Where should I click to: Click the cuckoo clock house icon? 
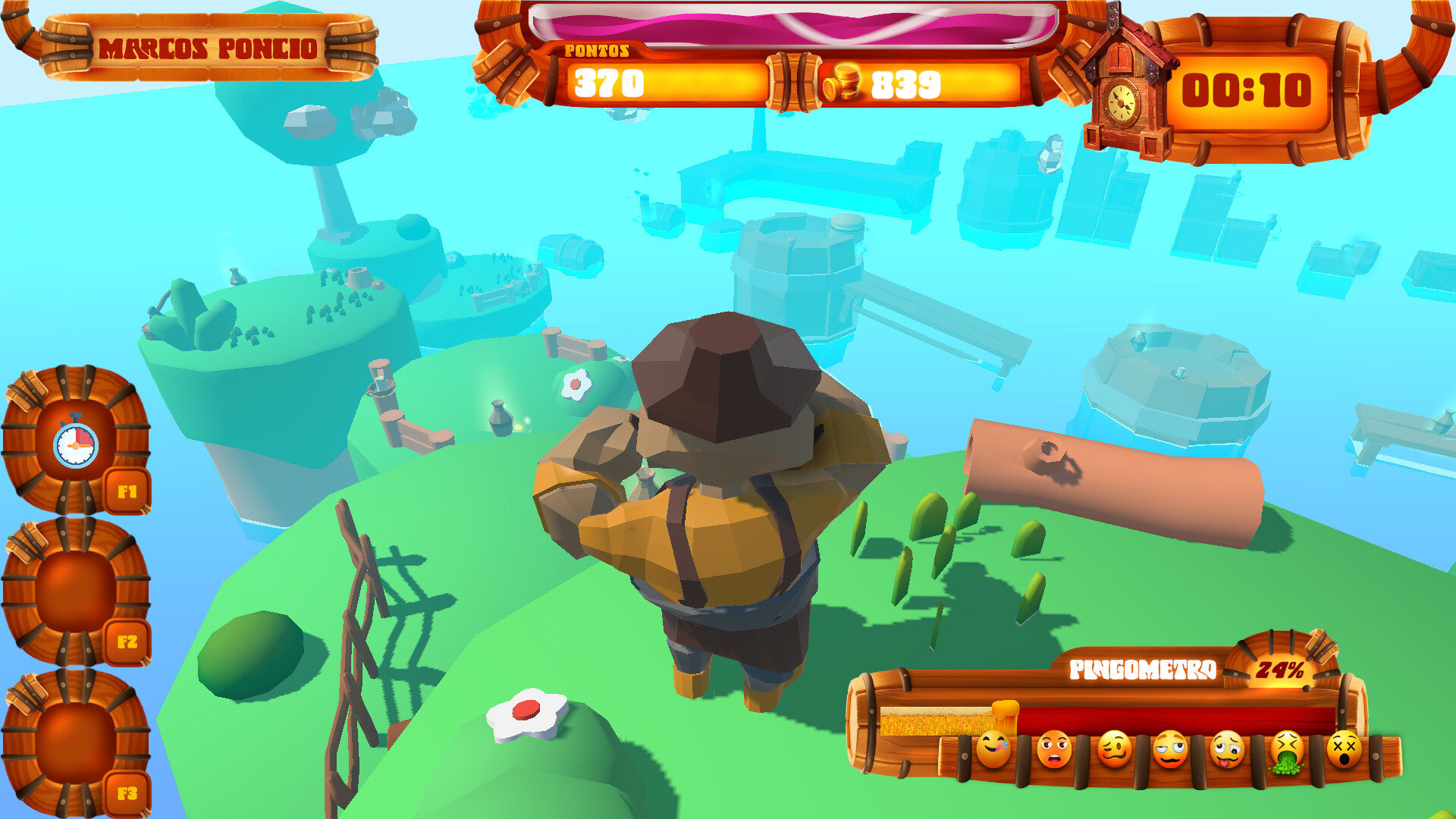[1128, 83]
